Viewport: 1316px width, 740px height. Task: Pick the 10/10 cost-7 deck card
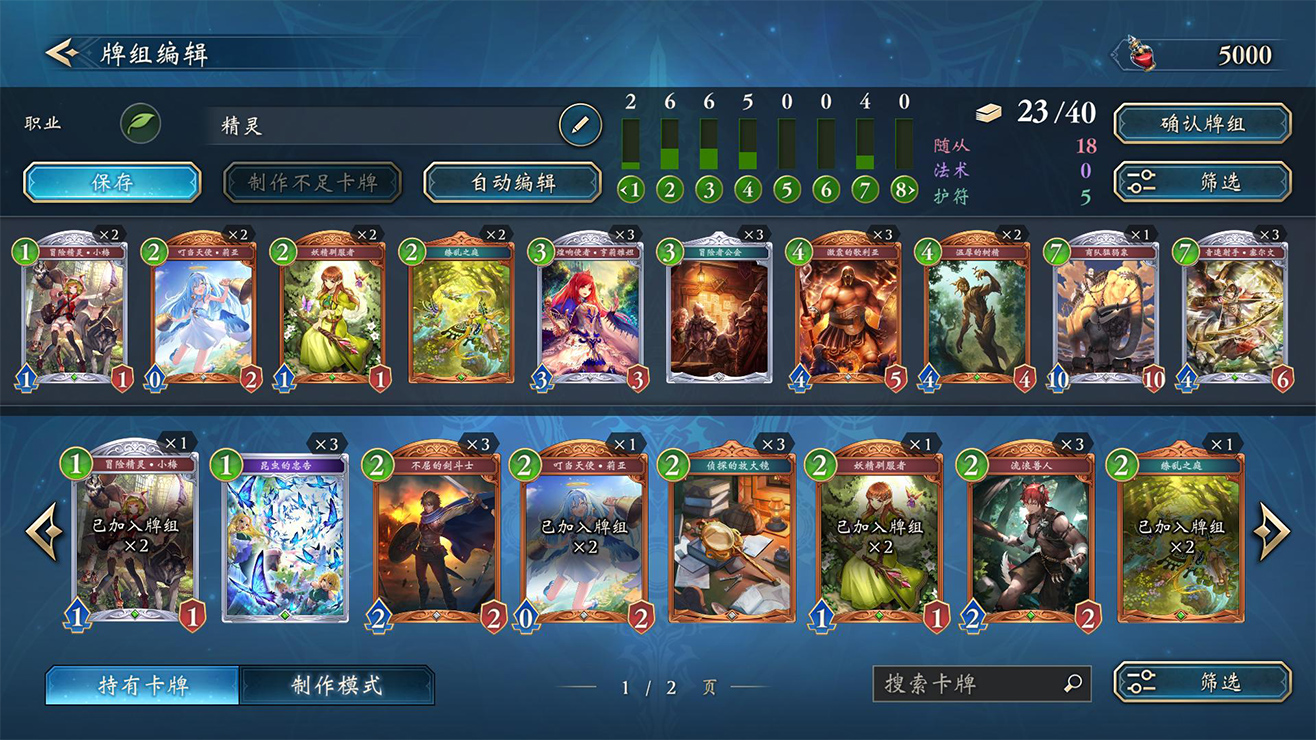coord(1107,312)
